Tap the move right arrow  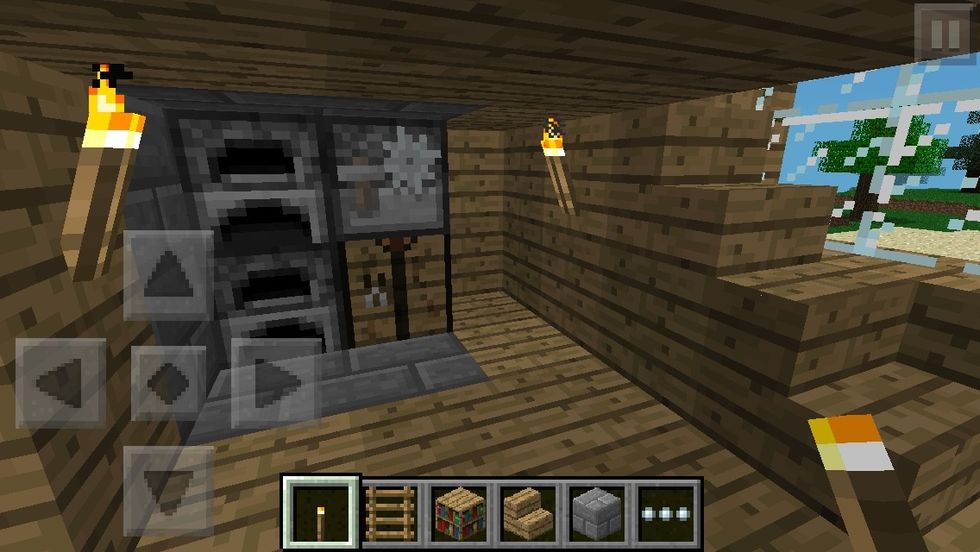click(x=272, y=383)
